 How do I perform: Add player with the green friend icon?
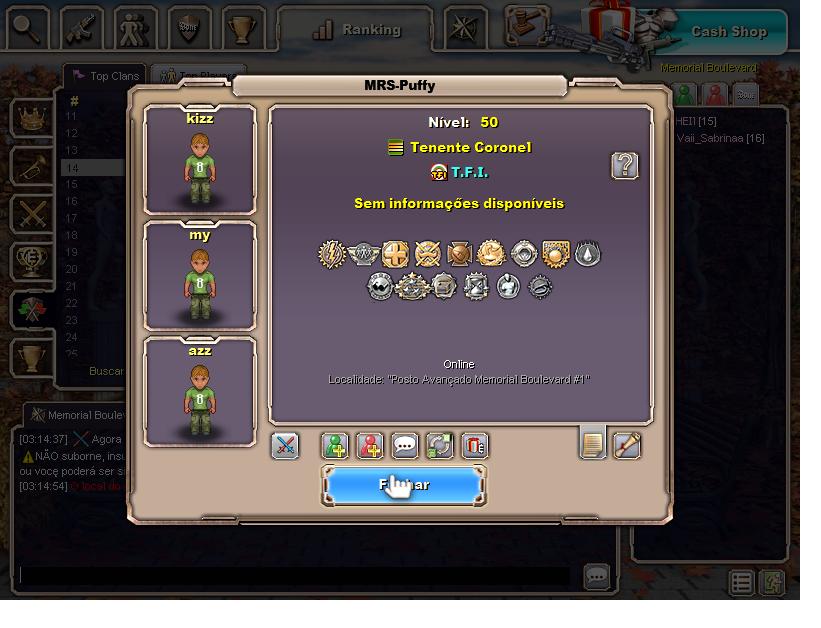(x=335, y=445)
